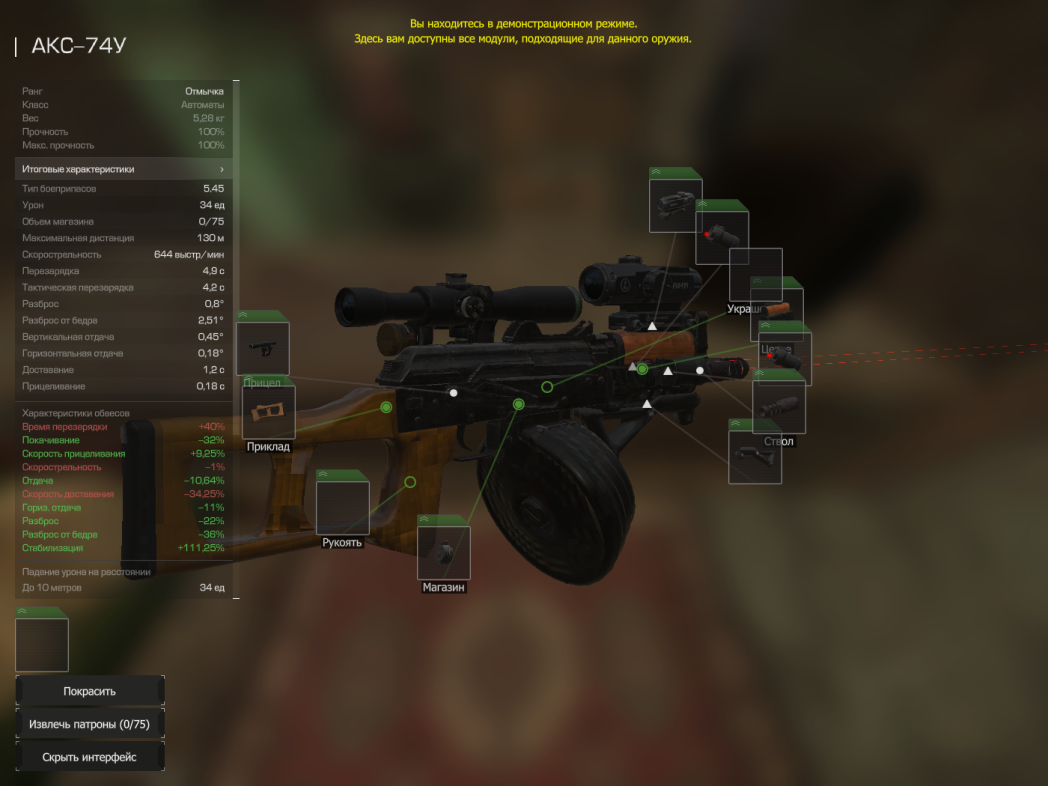
Task: Select the scope mount slot at top
Action: tap(675, 205)
